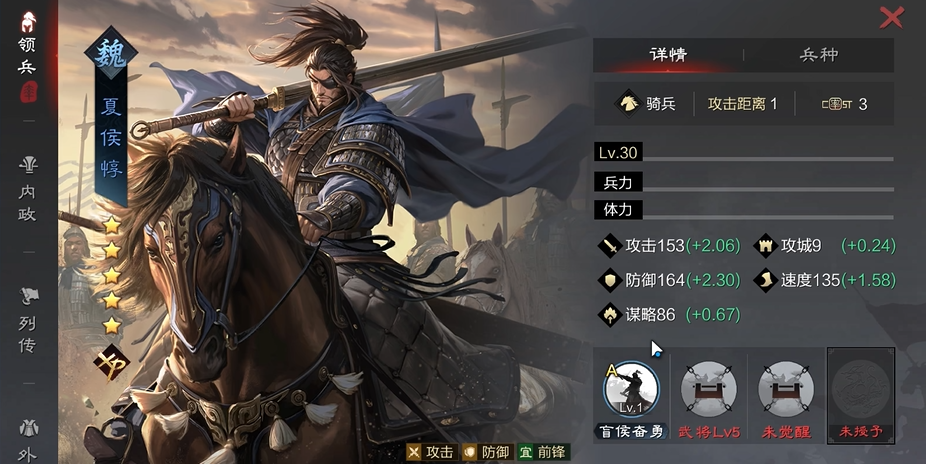
Task: Open the 列传 side menu
Action: tap(28, 318)
